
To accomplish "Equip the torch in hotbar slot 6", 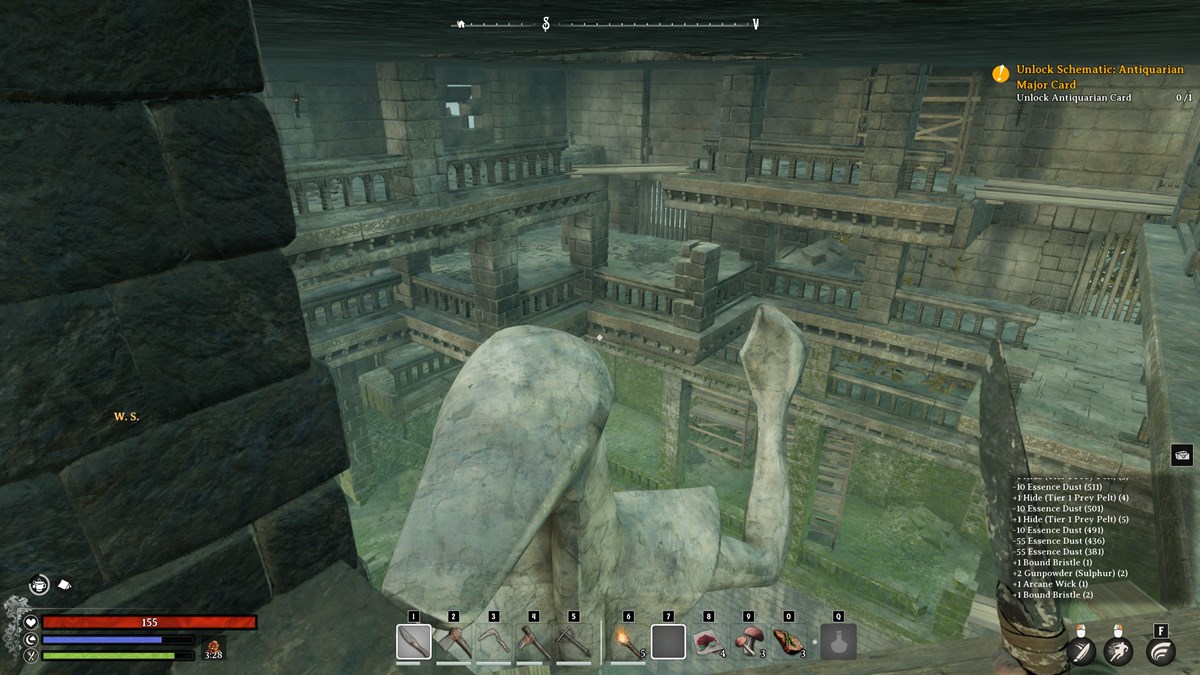I will coord(628,641).
